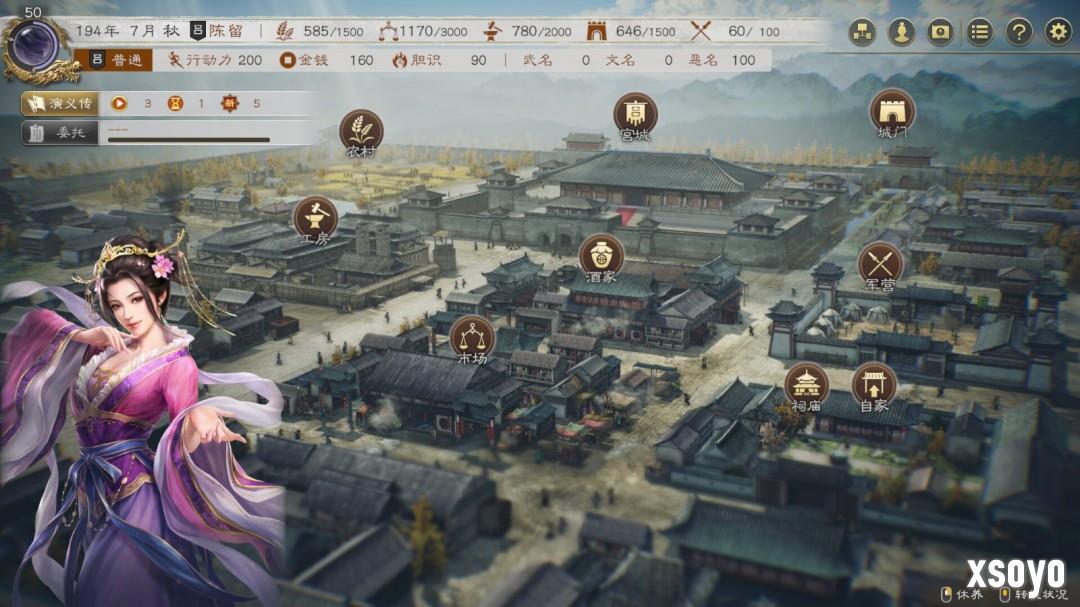Open the 市场 market
The height and width of the screenshot is (607, 1080).
[x=472, y=338]
